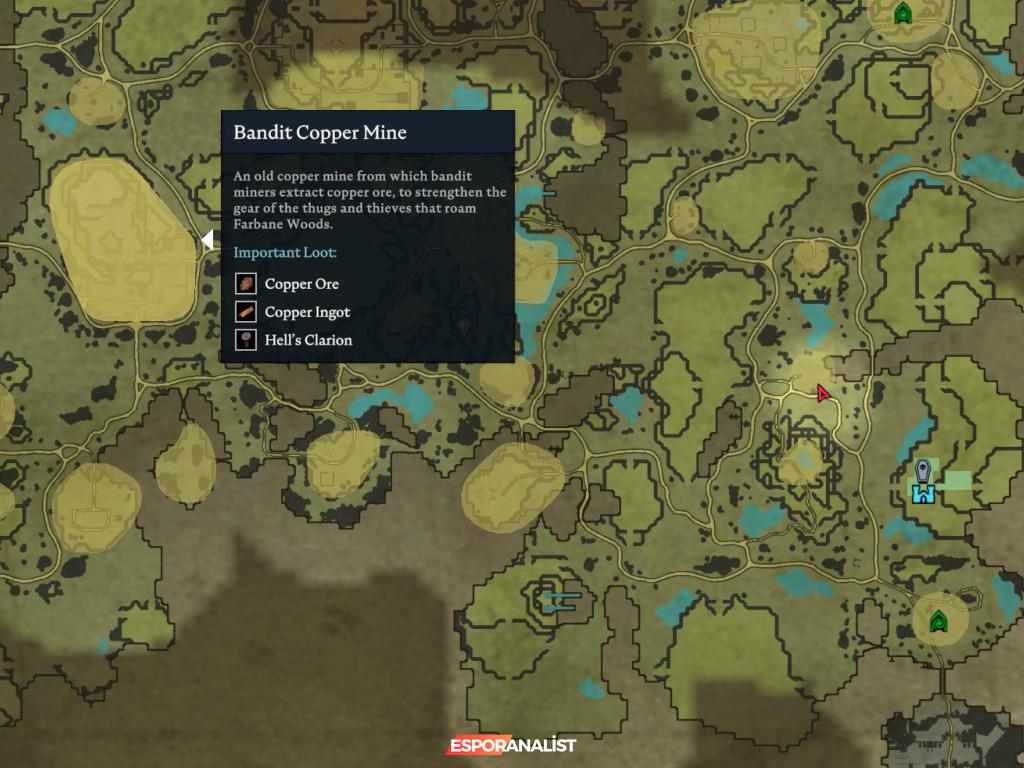The width and height of the screenshot is (1024, 768).
Task: Choose the green waygate south of the castle
Action: coord(938,622)
